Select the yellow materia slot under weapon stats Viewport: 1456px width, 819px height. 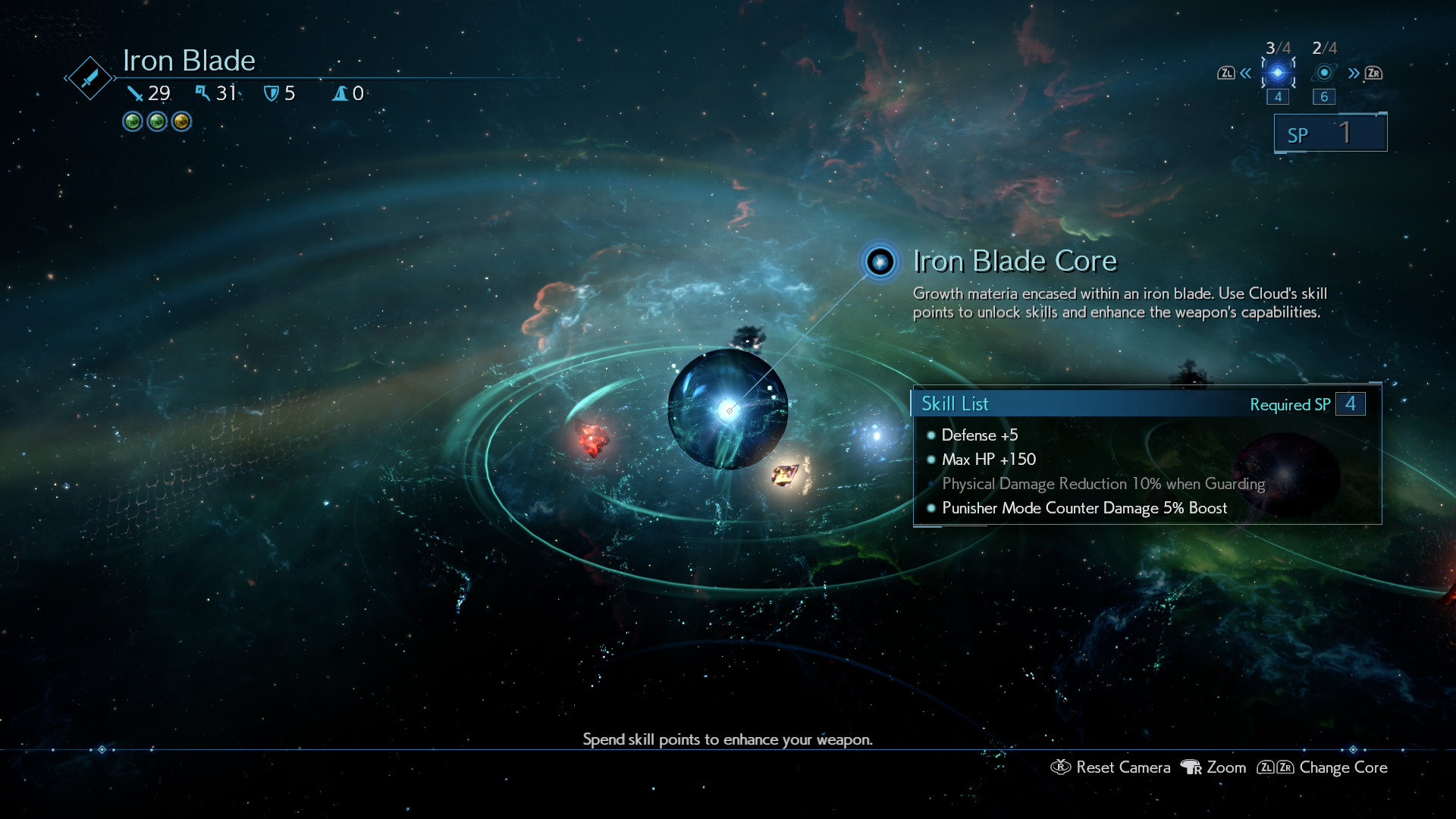[181, 121]
